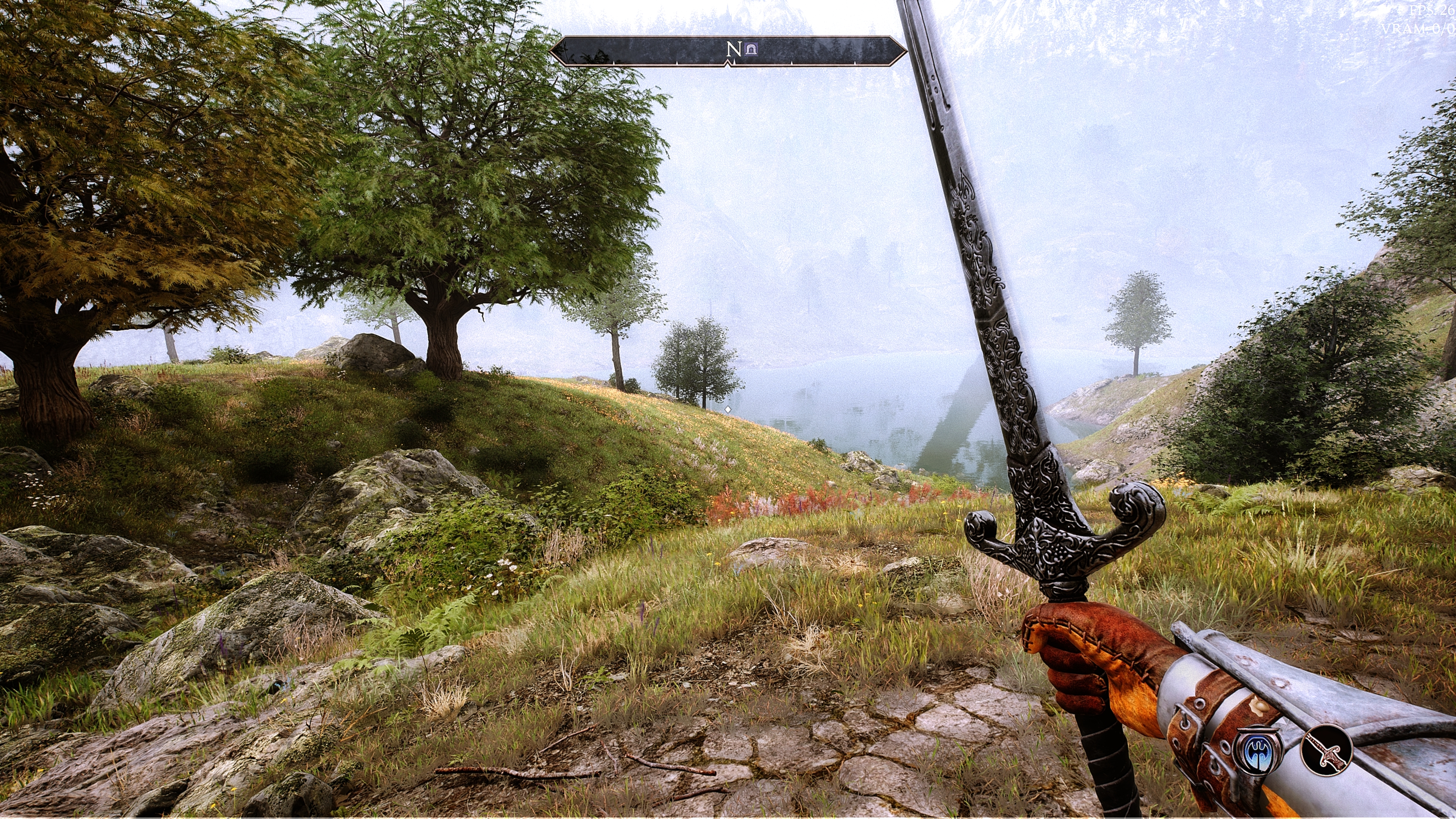Click the compass bar's N heading
The height and width of the screenshot is (819, 1456).
(x=733, y=50)
